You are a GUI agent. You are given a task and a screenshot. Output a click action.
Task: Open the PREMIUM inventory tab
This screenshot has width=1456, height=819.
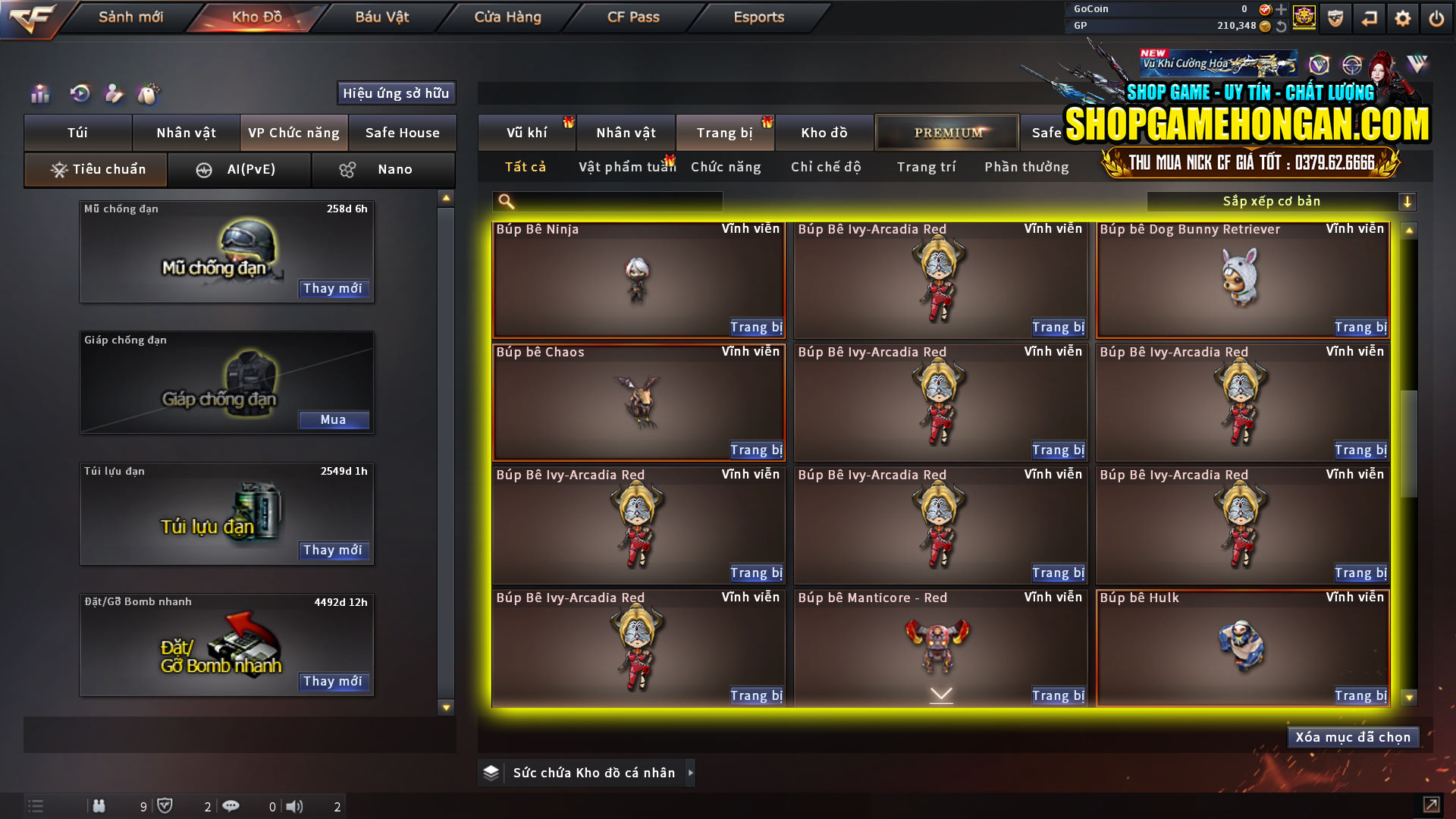coord(947,132)
